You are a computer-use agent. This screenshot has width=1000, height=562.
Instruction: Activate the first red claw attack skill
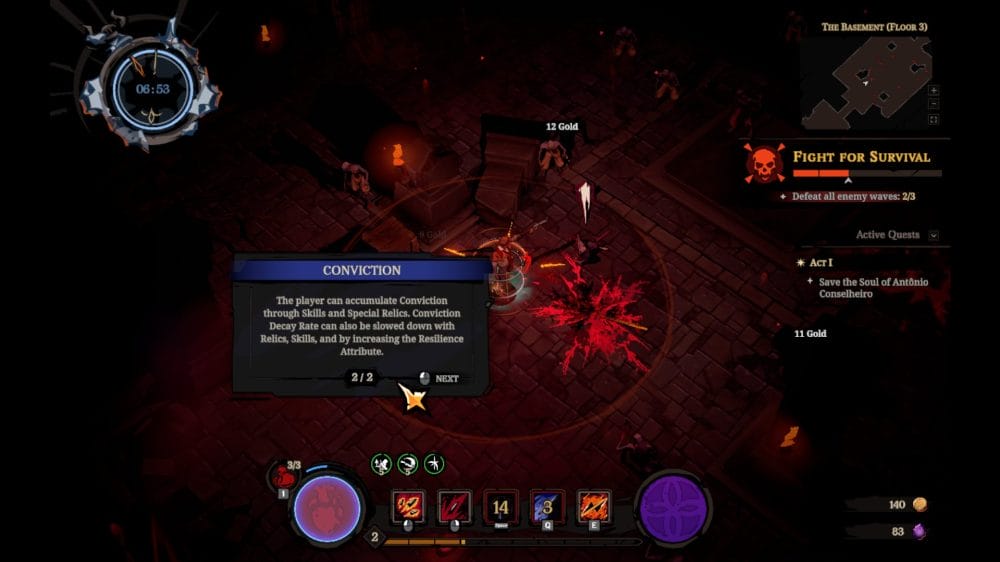[409, 507]
